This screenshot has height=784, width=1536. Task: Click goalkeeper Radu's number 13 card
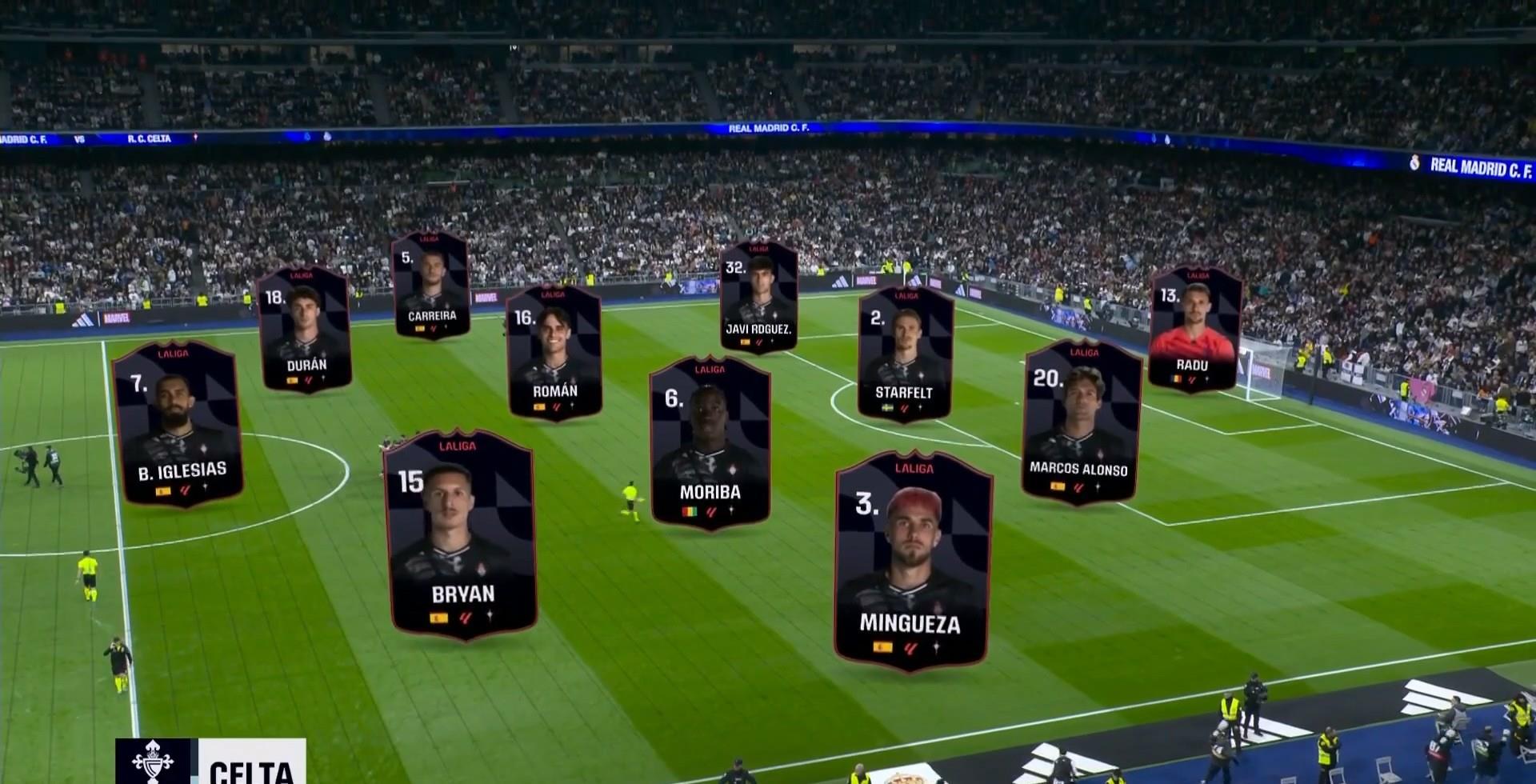coord(1194,329)
